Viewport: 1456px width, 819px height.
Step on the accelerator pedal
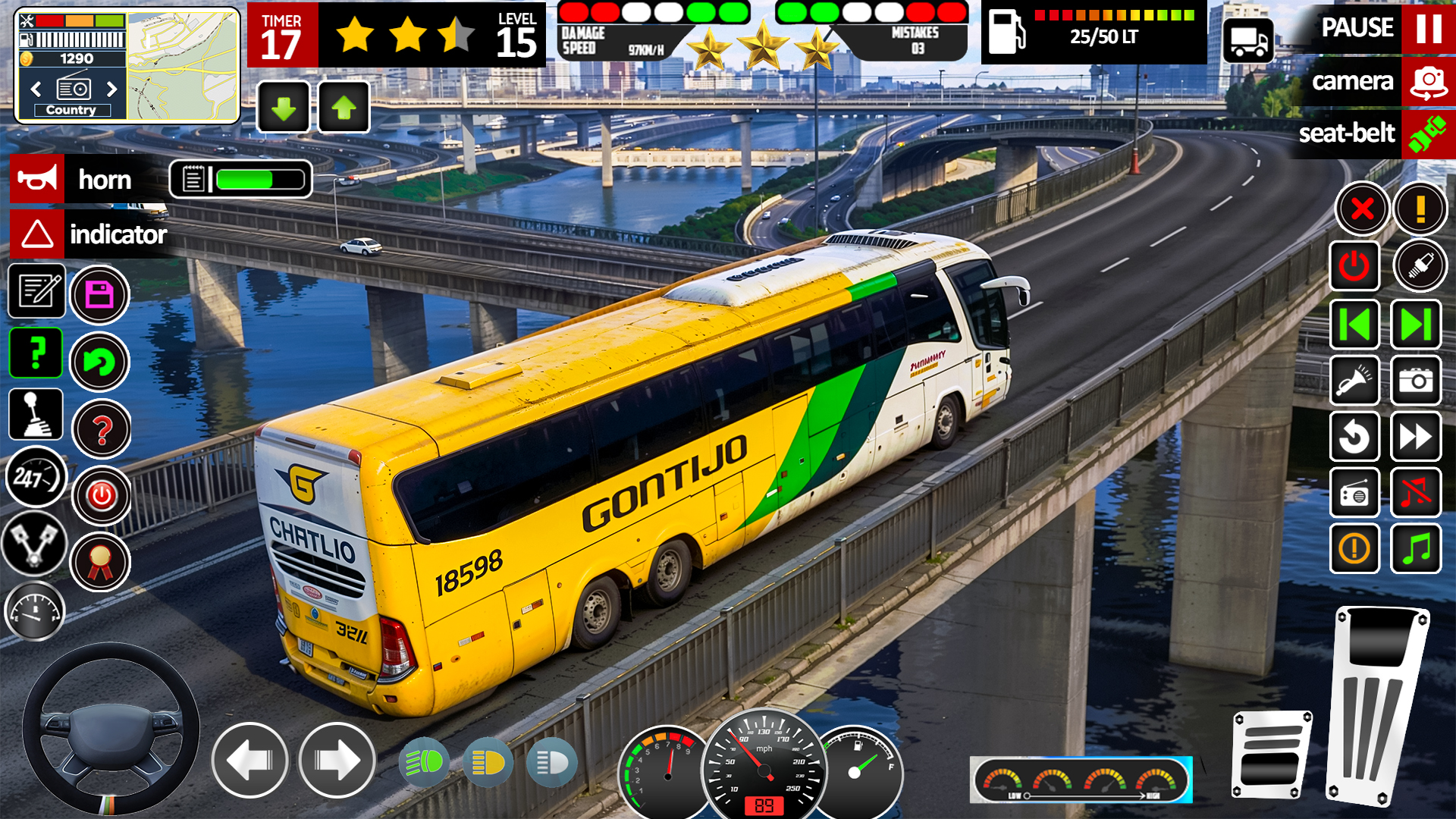coord(1376,705)
